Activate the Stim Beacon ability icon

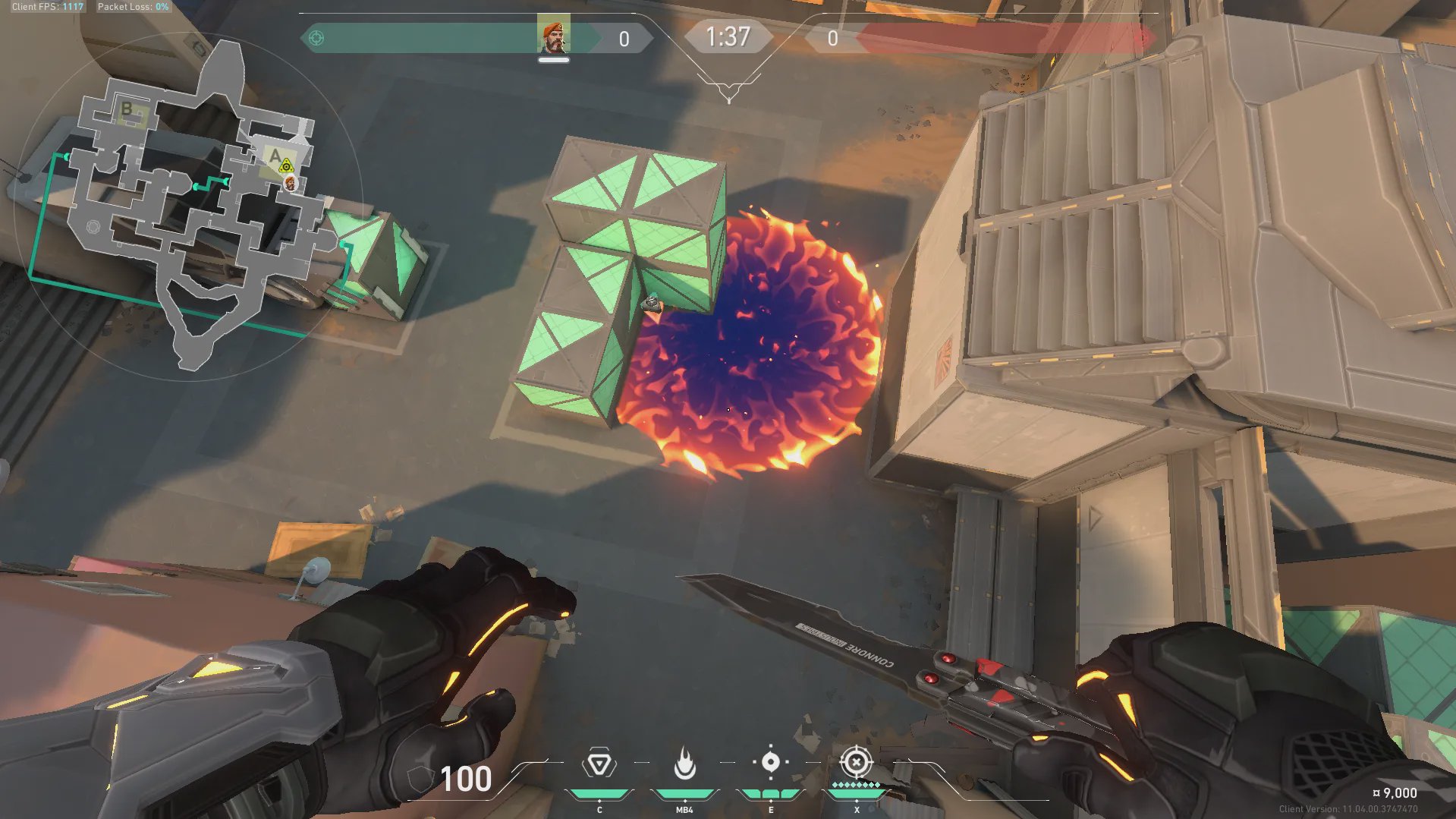[599, 764]
